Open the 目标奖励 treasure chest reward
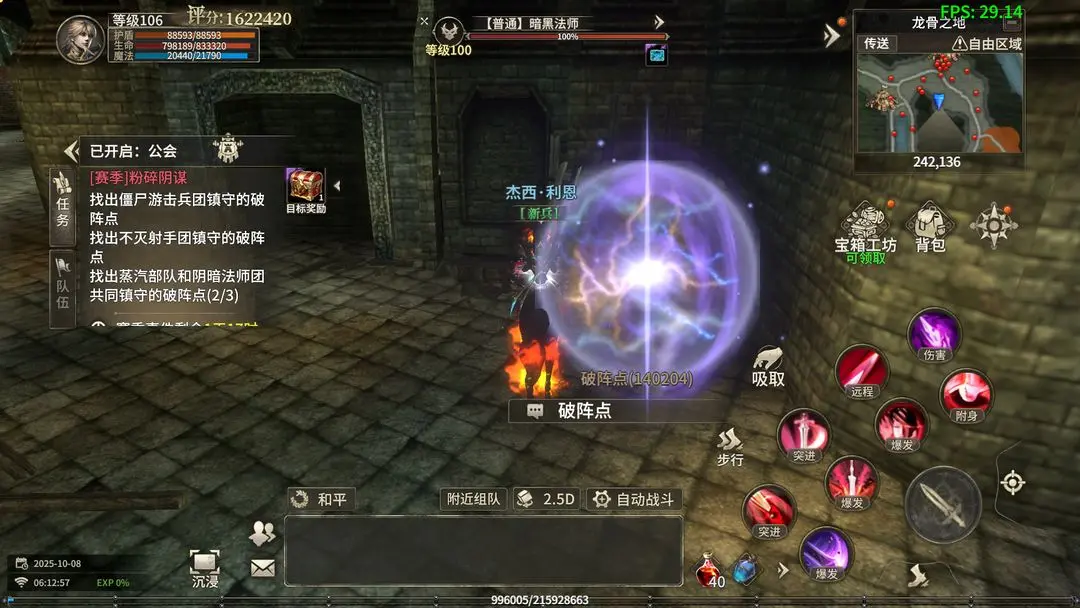Screen dimensions: 1080x608 point(306,188)
